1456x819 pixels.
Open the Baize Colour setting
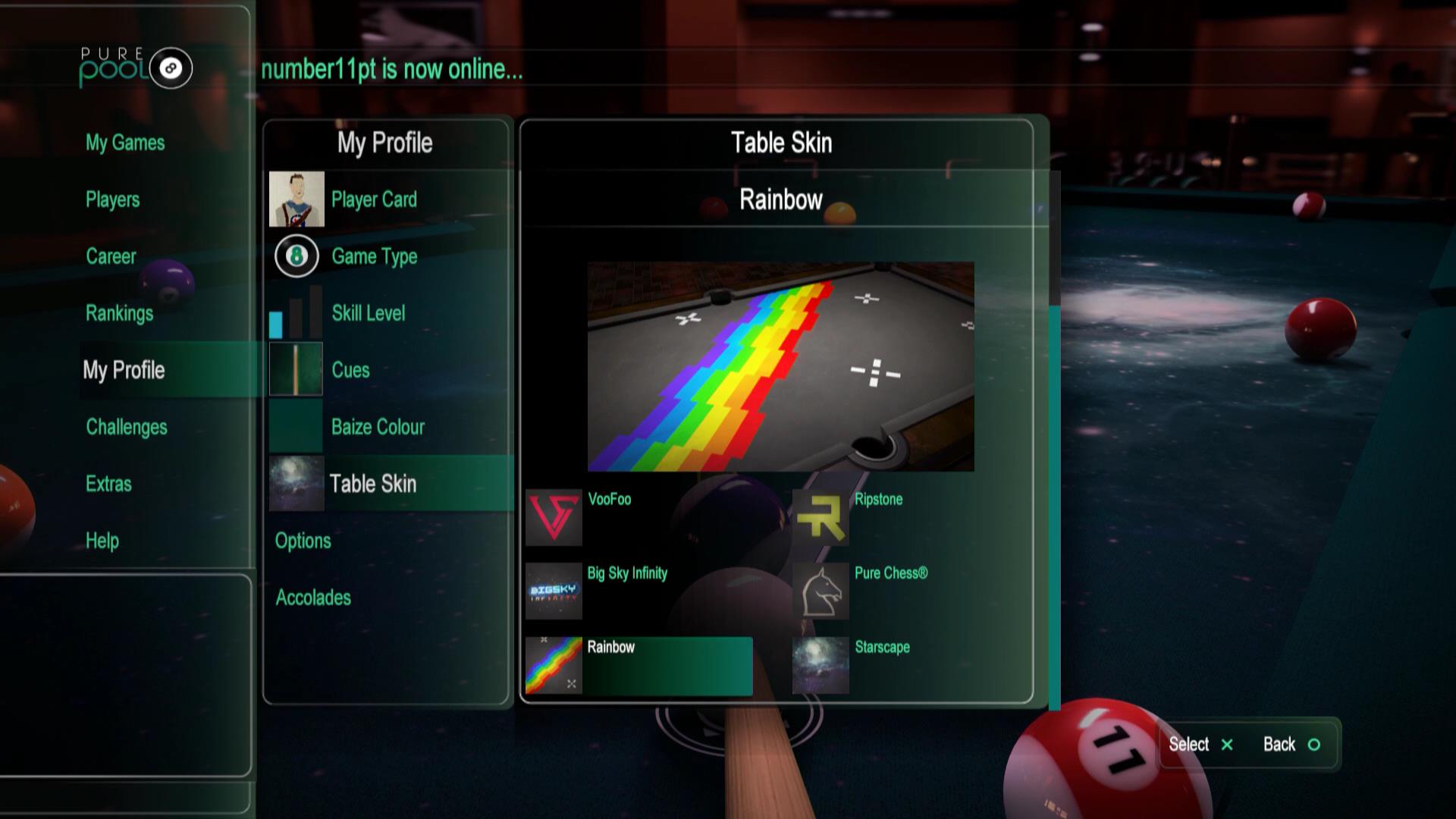click(x=378, y=427)
